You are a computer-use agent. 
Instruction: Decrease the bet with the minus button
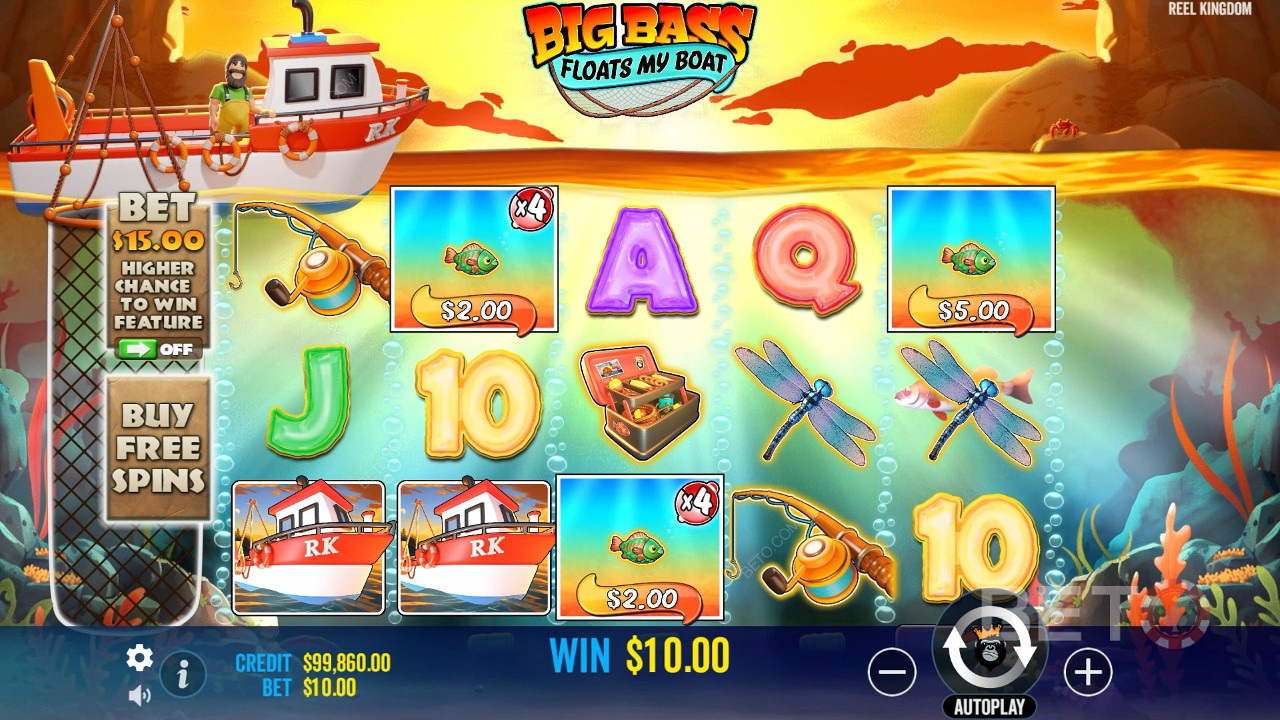point(891,673)
